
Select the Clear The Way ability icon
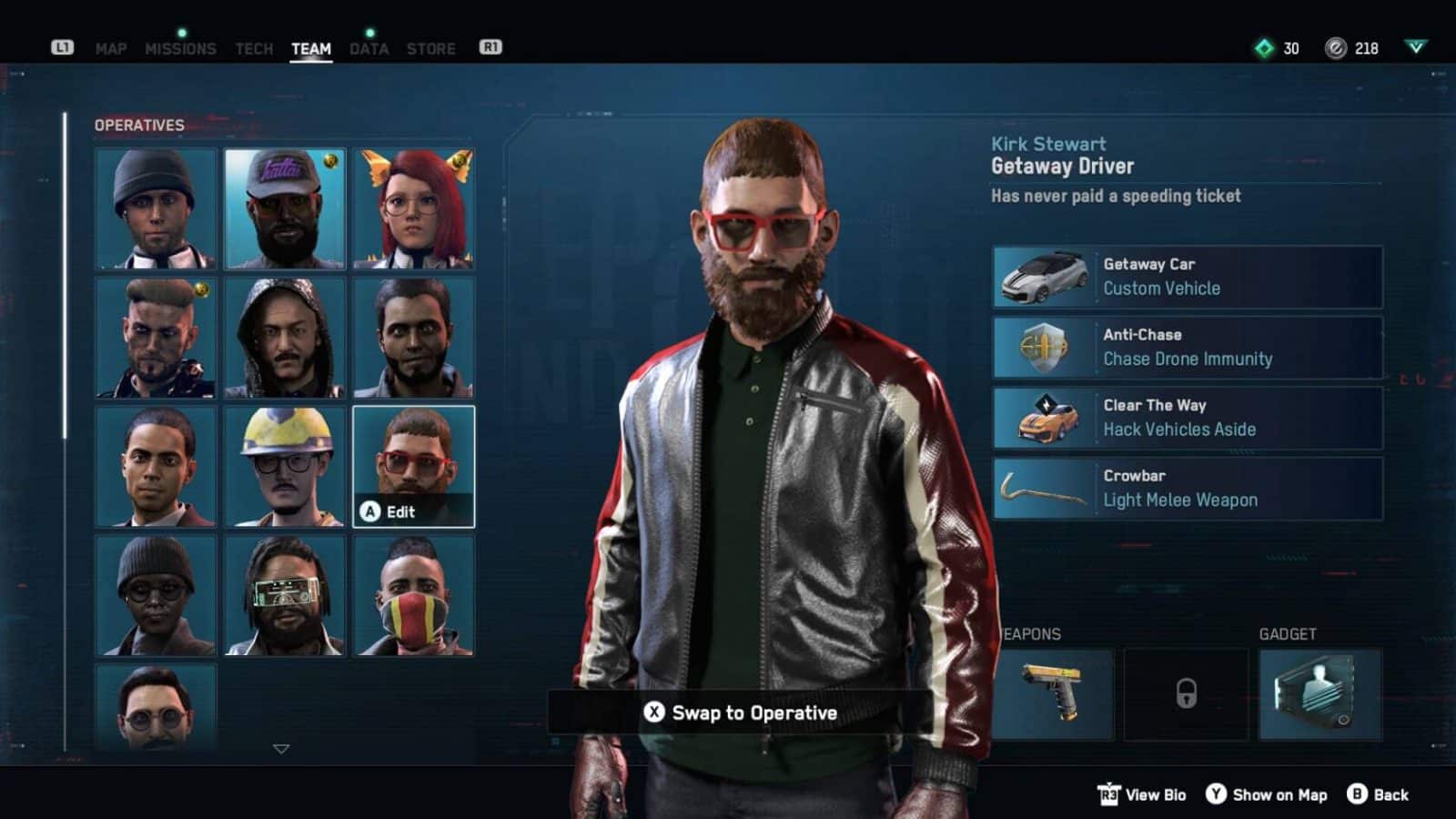pos(1044,417)
